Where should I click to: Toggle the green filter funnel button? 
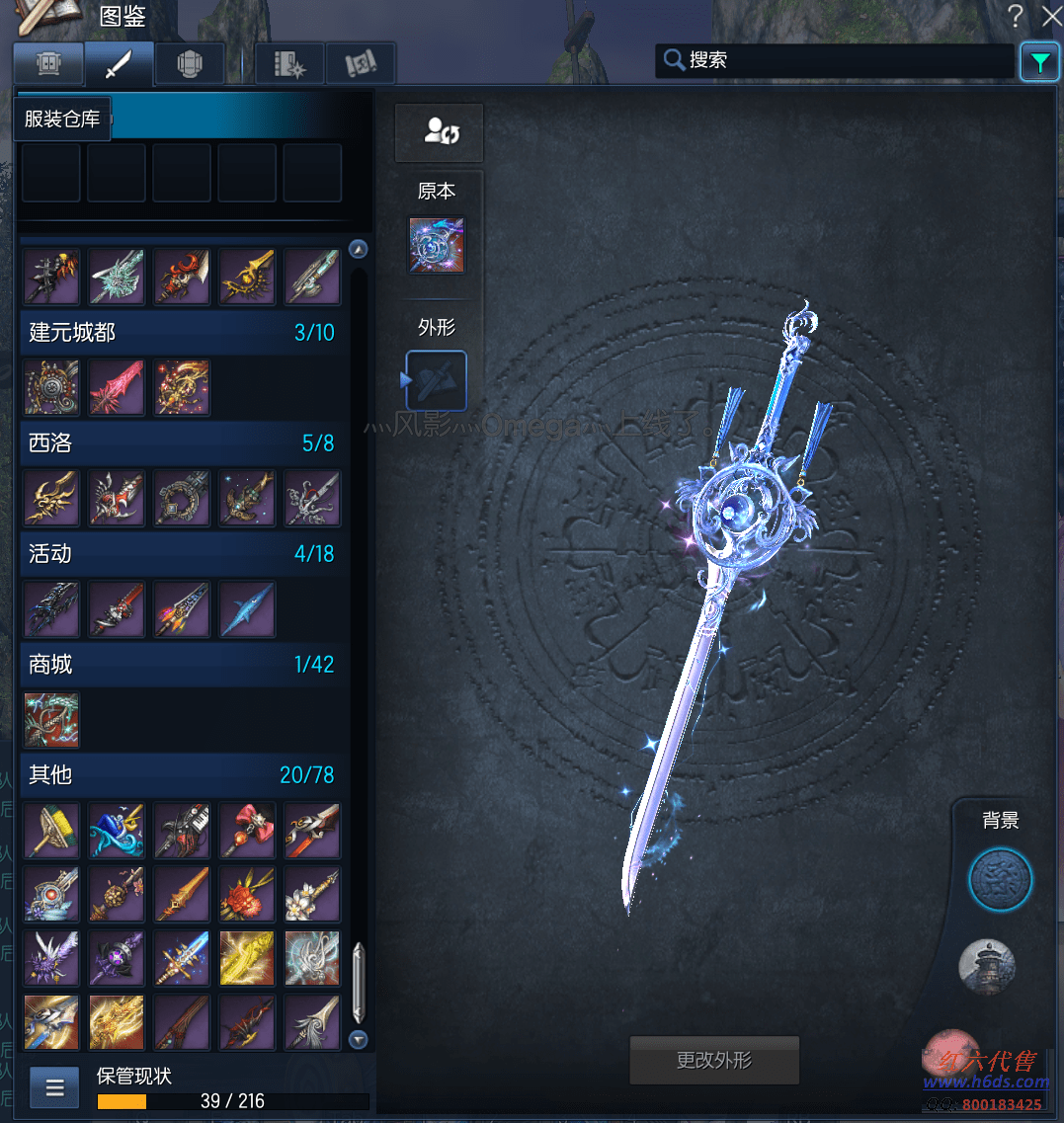[1038, 62]
